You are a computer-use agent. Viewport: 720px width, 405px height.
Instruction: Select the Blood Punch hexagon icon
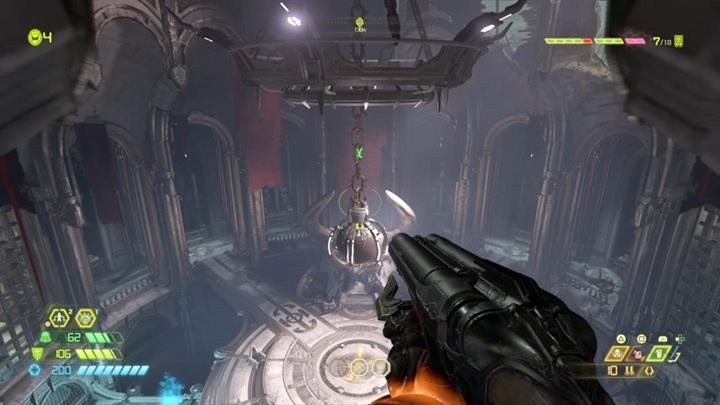tap(86, 318)
